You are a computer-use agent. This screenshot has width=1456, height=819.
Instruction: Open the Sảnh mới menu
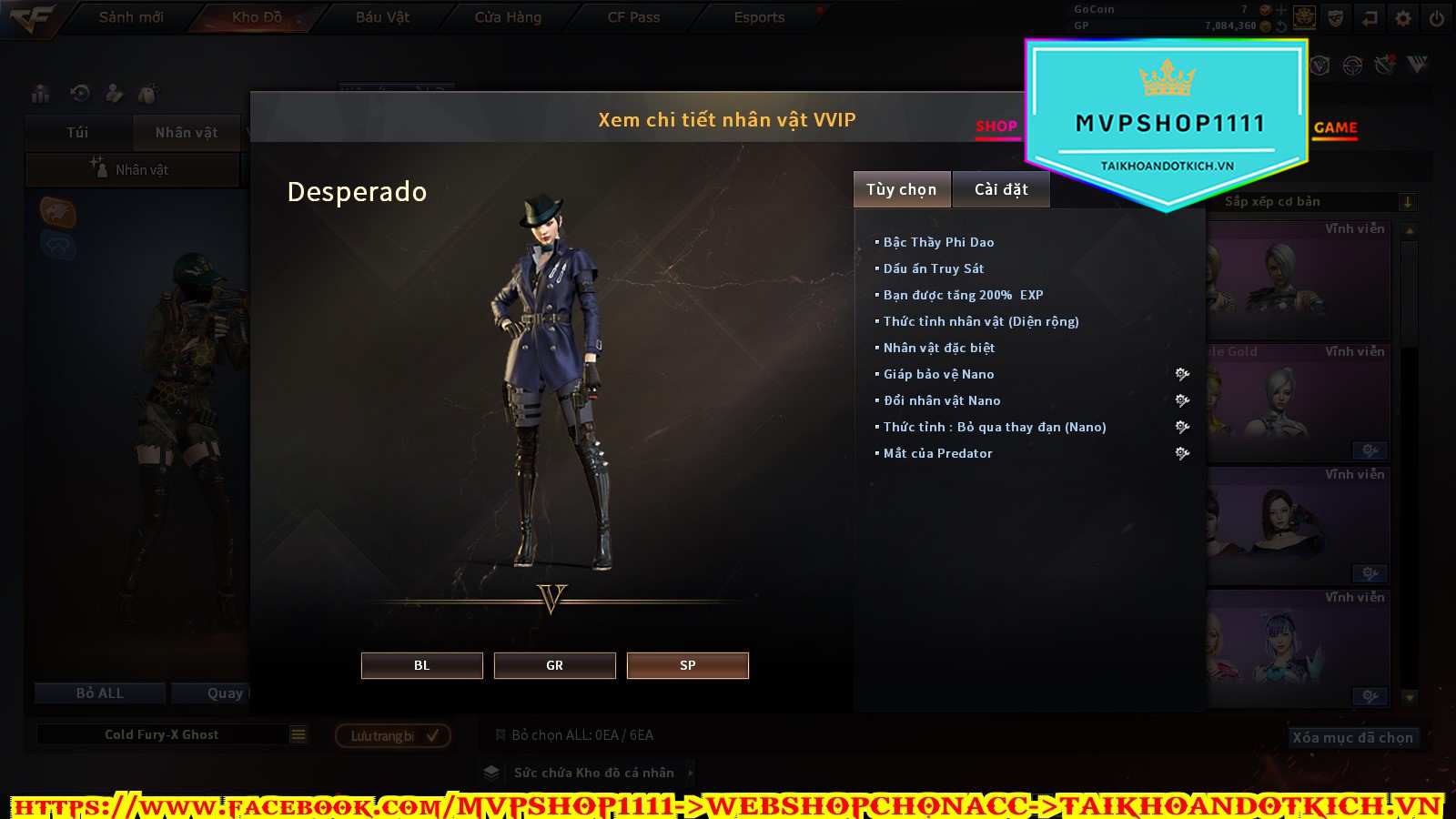[131, 17]
